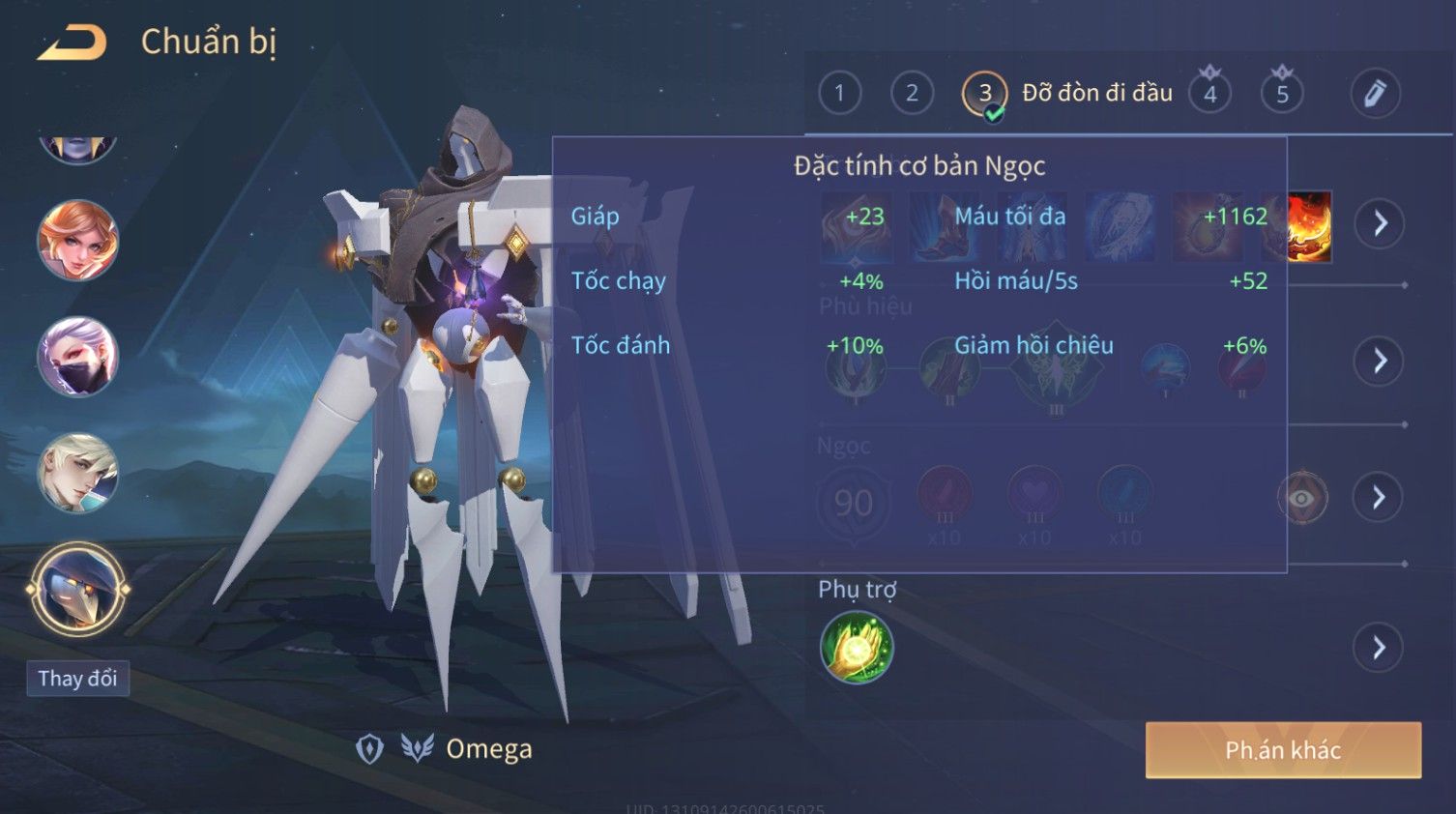Viewport: 1456px width, 814px height.
Task: Select the orange-haired hero portrait
Action: pyautogui.click(x=77, y=240)
